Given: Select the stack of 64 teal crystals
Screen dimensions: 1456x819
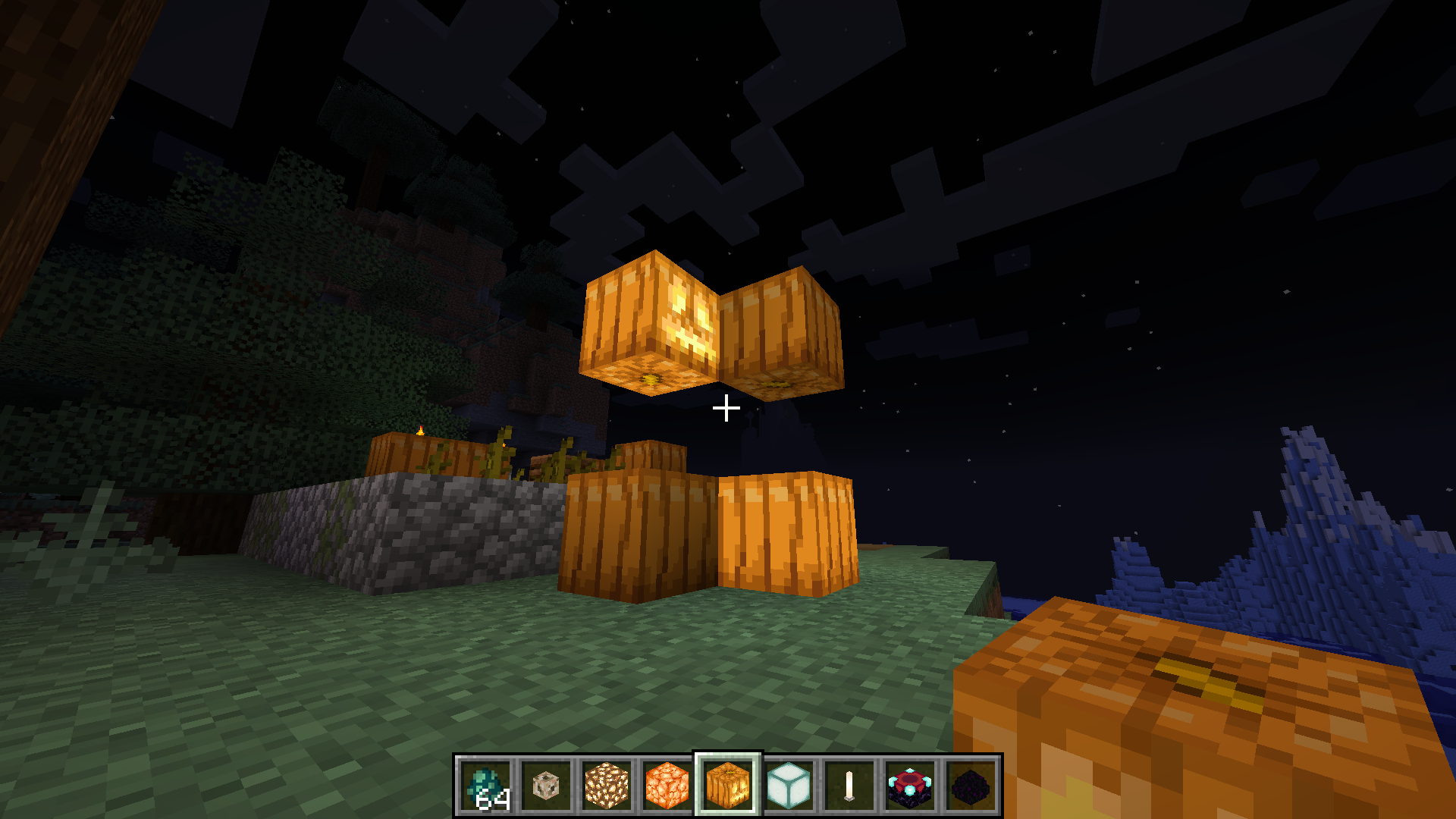Looking at the screenshot, I should 485,786.
